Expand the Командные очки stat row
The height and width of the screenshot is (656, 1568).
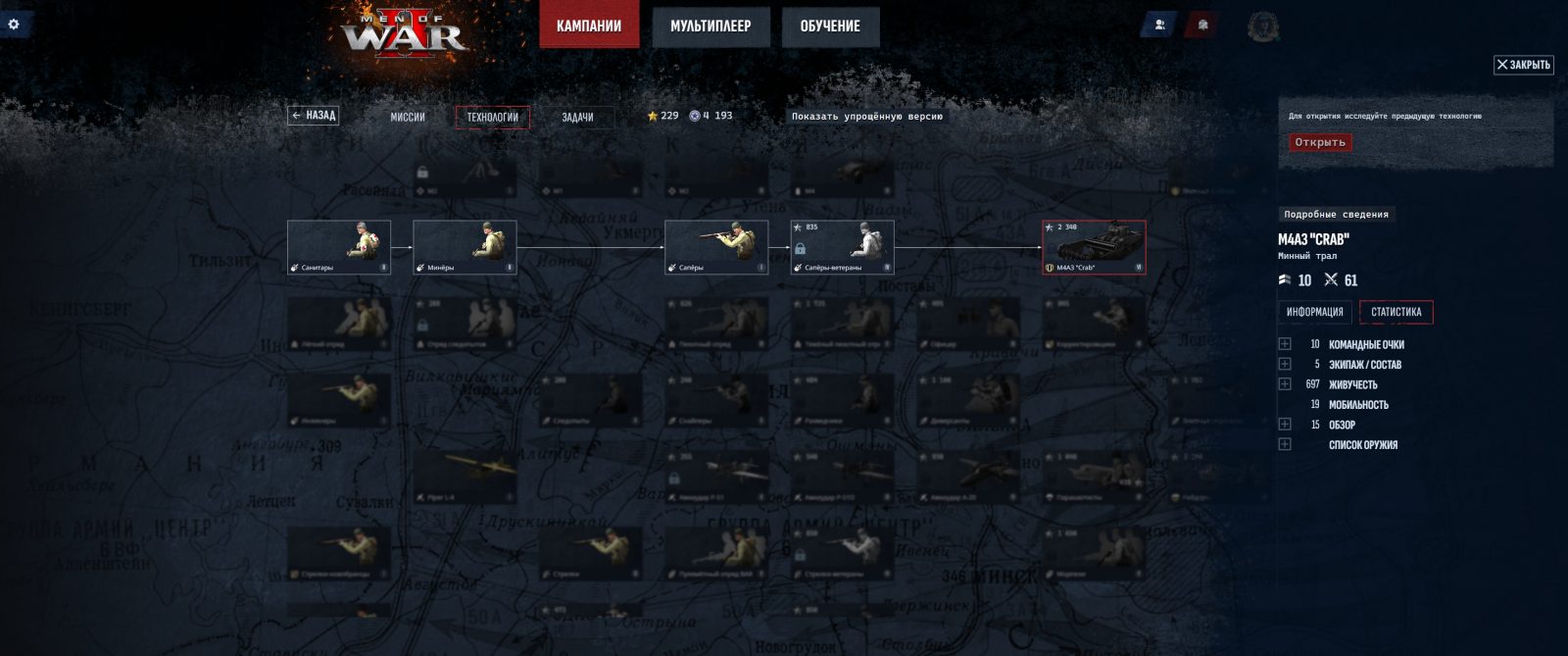click(x=1285, y=344)
